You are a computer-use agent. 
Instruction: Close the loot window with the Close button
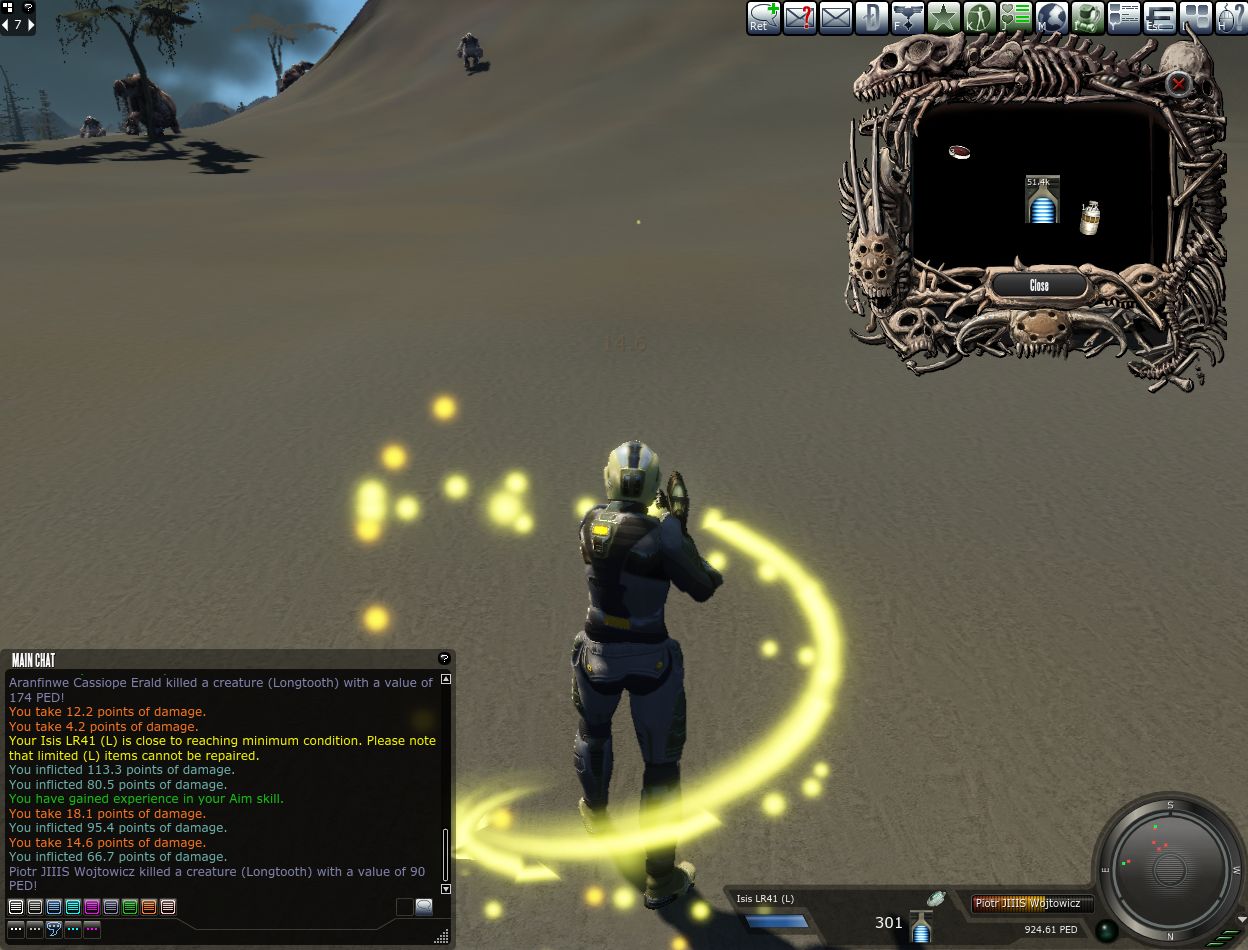click(1039, 286)
